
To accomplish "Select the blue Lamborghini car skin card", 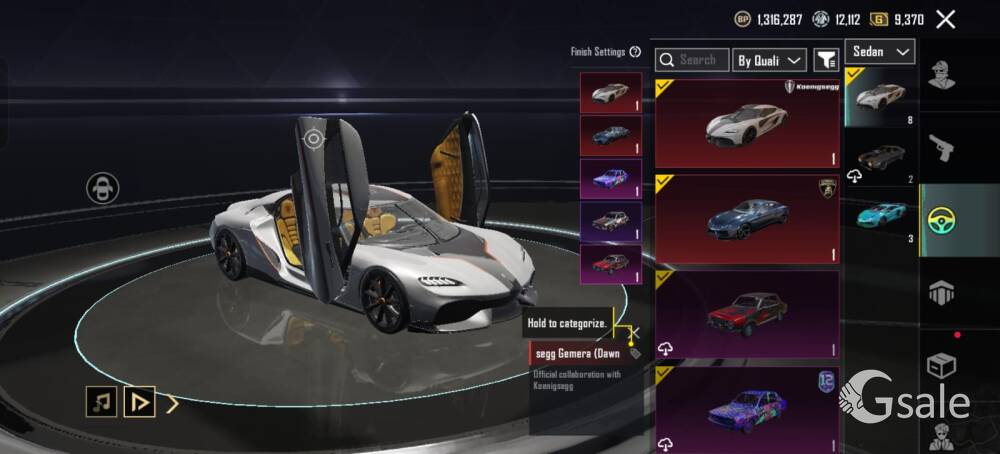I will [x=747, y=219].
